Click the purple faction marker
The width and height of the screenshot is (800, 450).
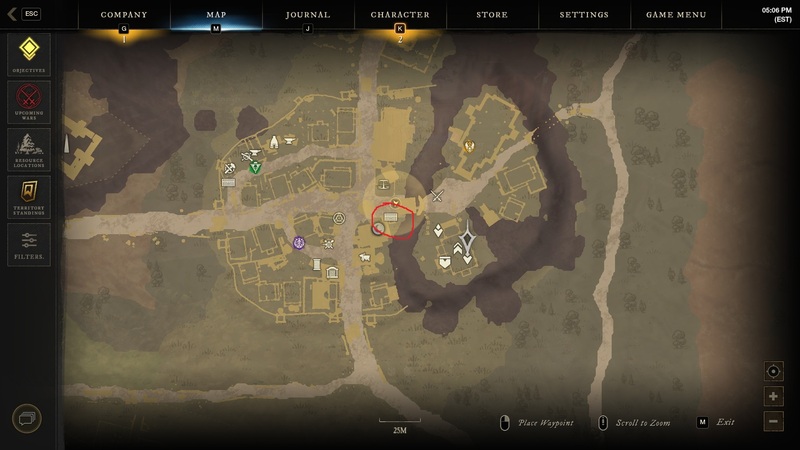pyautogui.click(x=299, y=242)
